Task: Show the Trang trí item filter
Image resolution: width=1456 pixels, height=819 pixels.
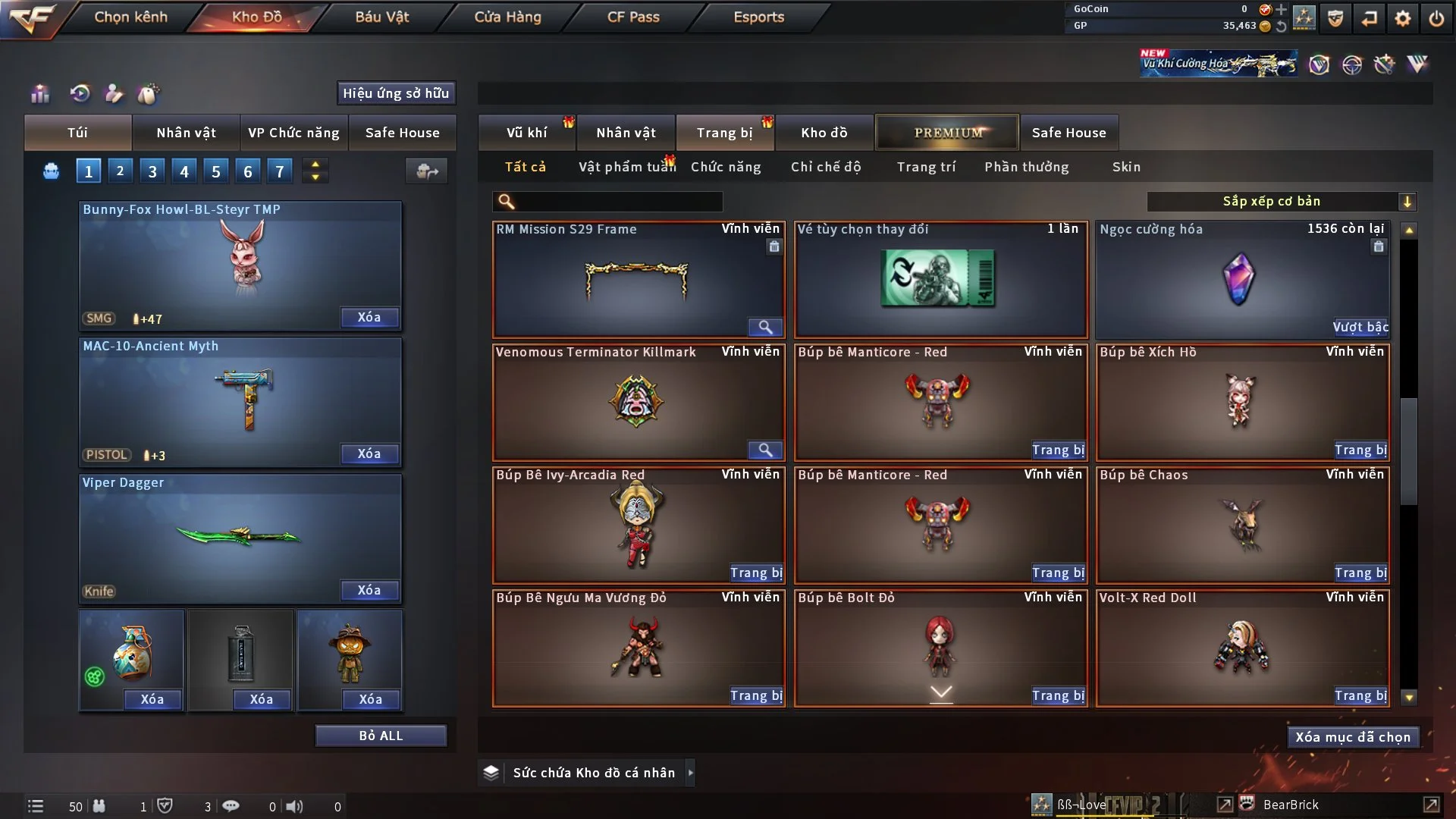Action: [x=926, y=167]
